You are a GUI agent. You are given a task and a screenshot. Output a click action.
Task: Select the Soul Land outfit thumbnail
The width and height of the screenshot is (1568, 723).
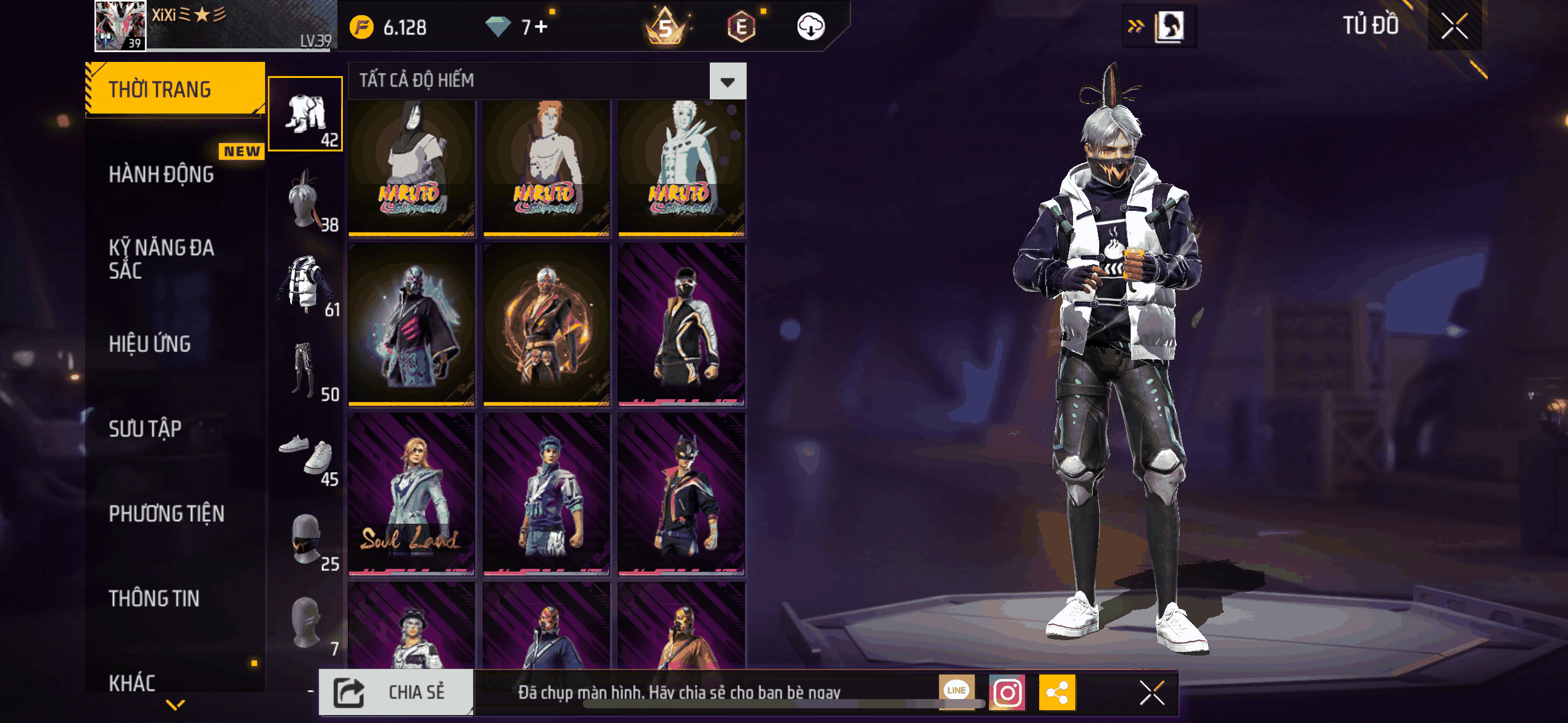(411, 494)
